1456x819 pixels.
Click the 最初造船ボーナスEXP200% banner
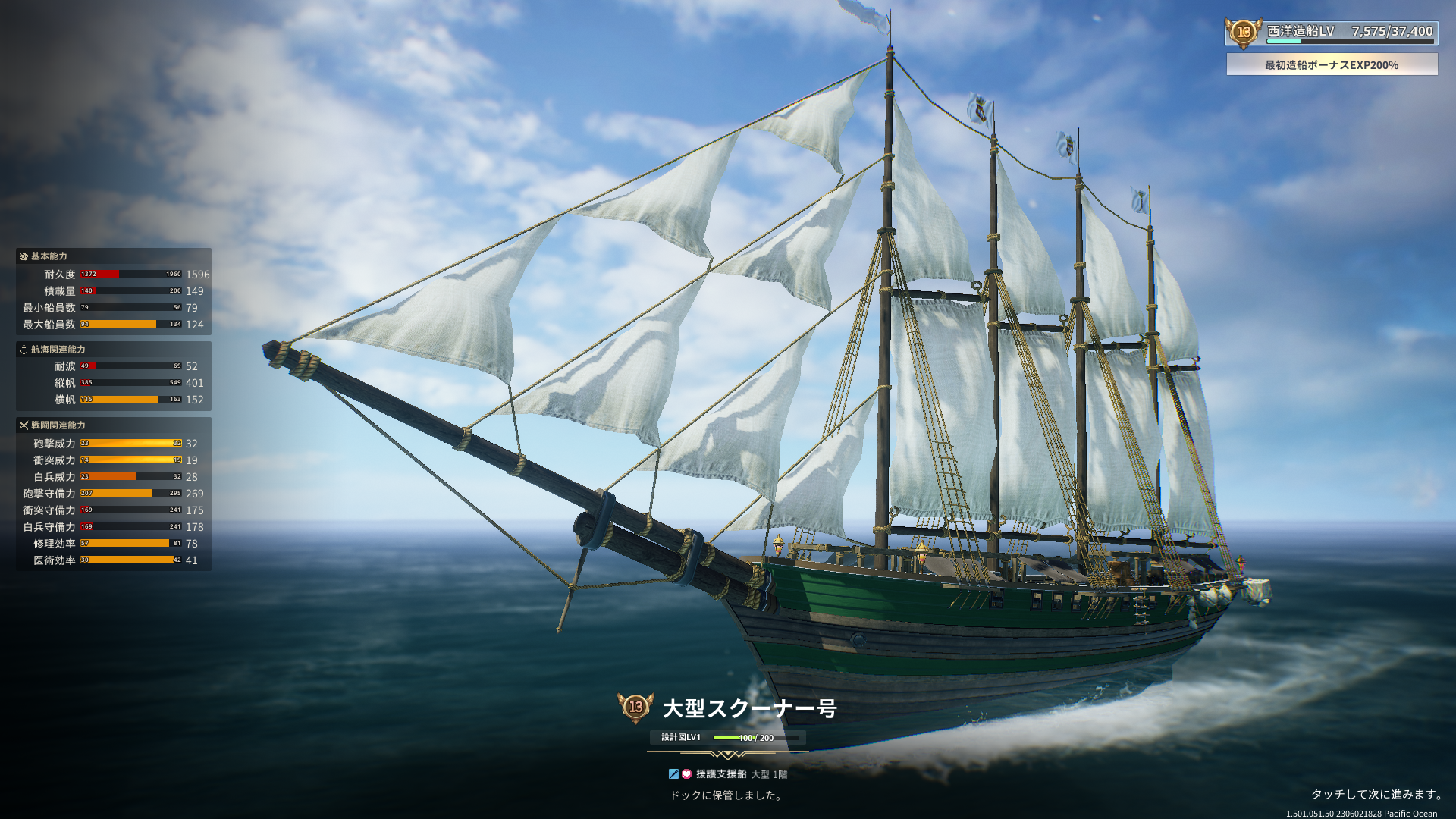pos(1332,65)
